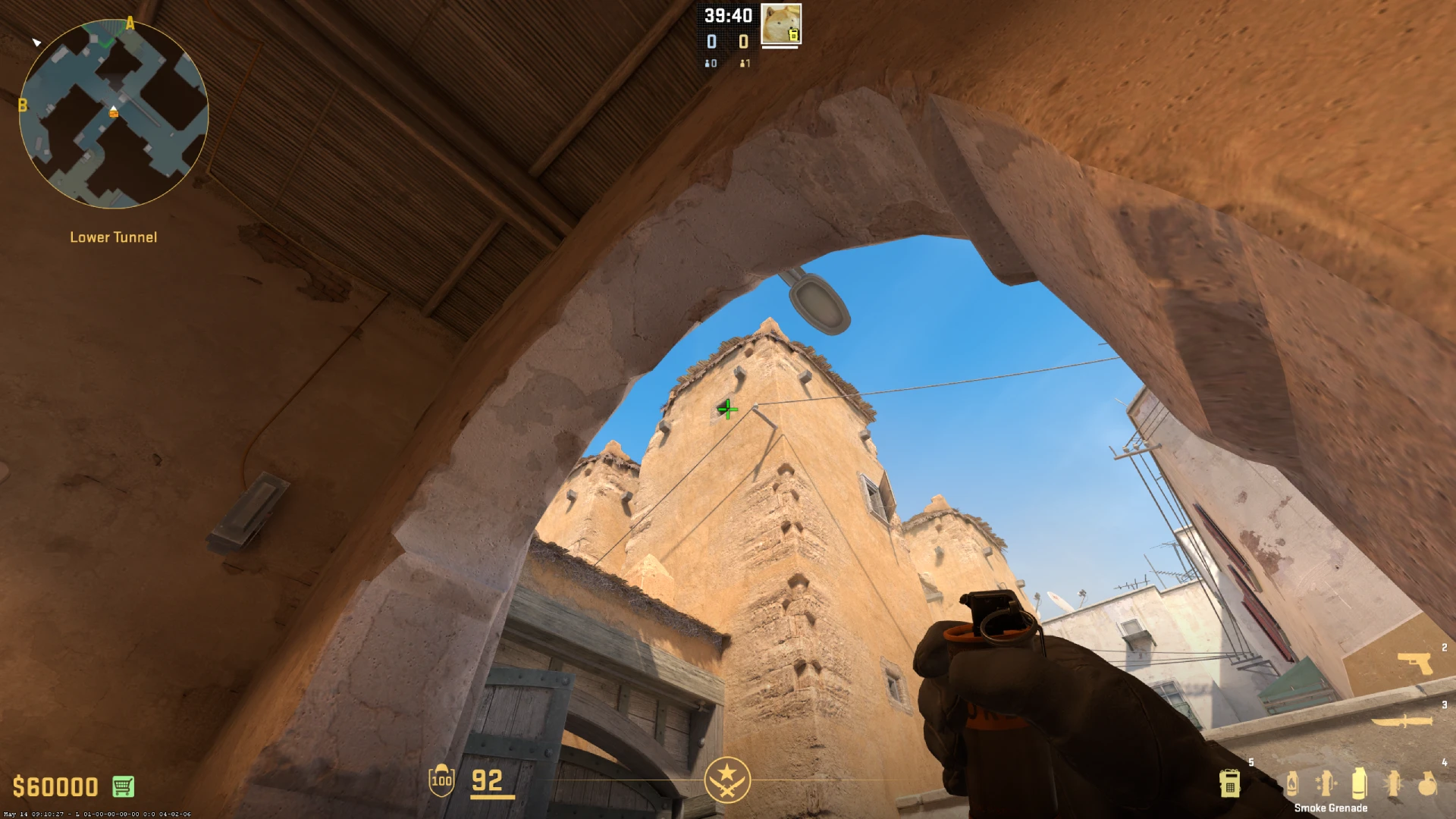
Task: Click the shopping cart beside $60000
Action: coord(121,786)
